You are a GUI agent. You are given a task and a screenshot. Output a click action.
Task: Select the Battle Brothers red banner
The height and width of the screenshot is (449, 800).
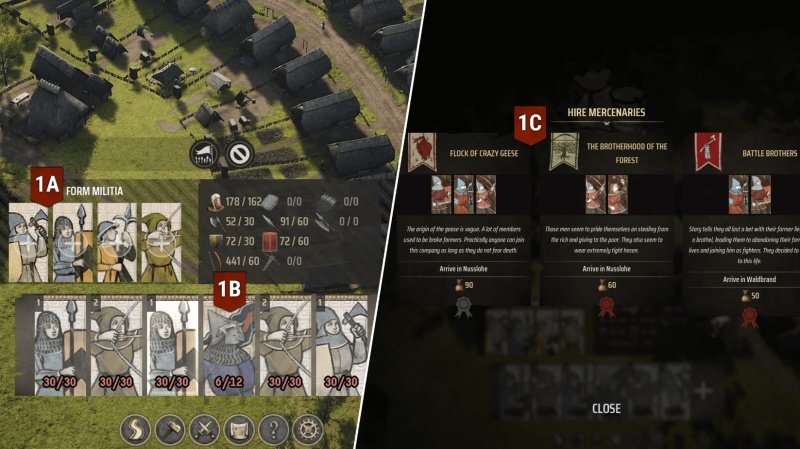click(x=708, y=150)
